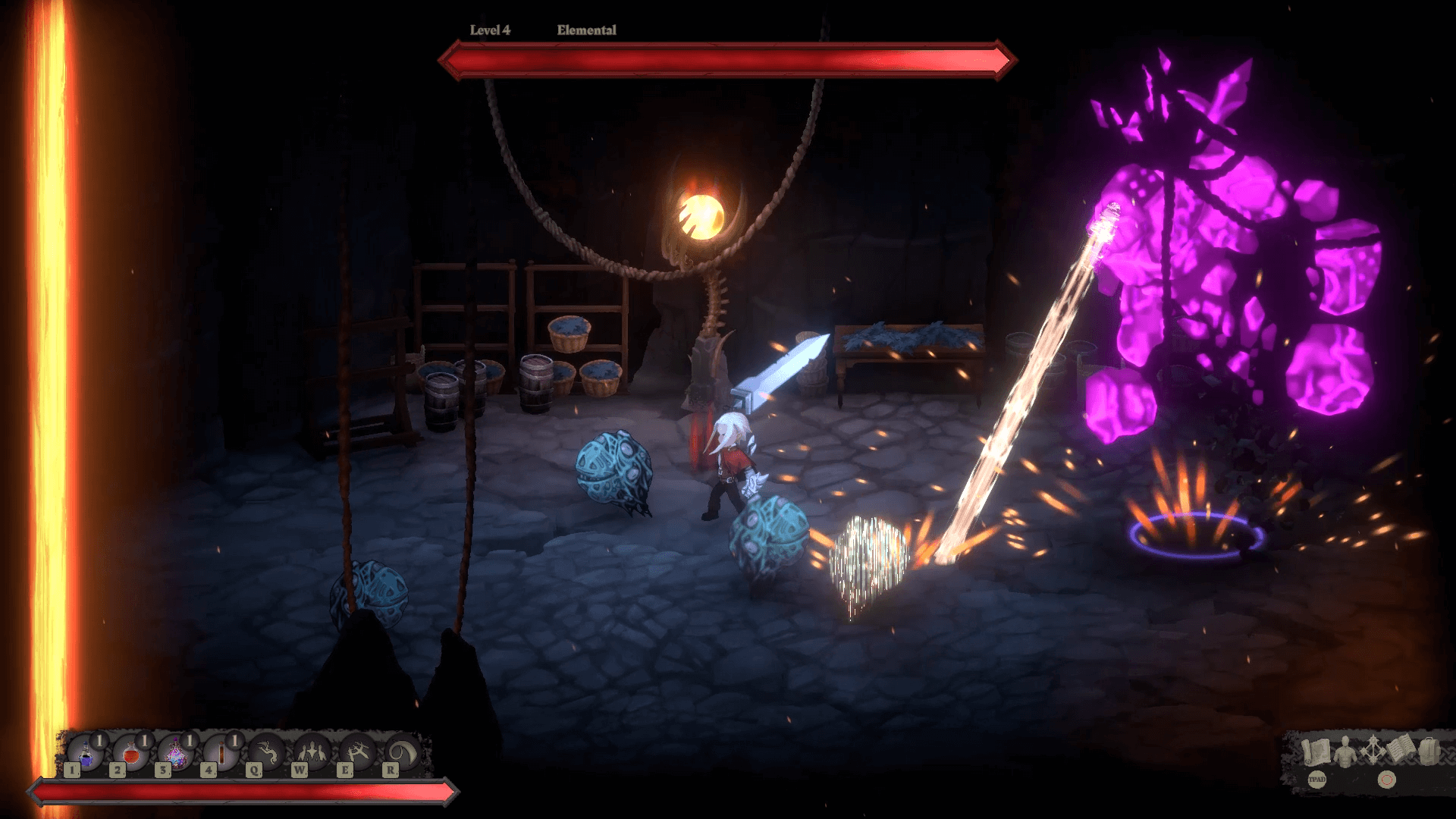Click the number 1 keybind label
Screen dimensions: 1456x819
pos(72,770)
